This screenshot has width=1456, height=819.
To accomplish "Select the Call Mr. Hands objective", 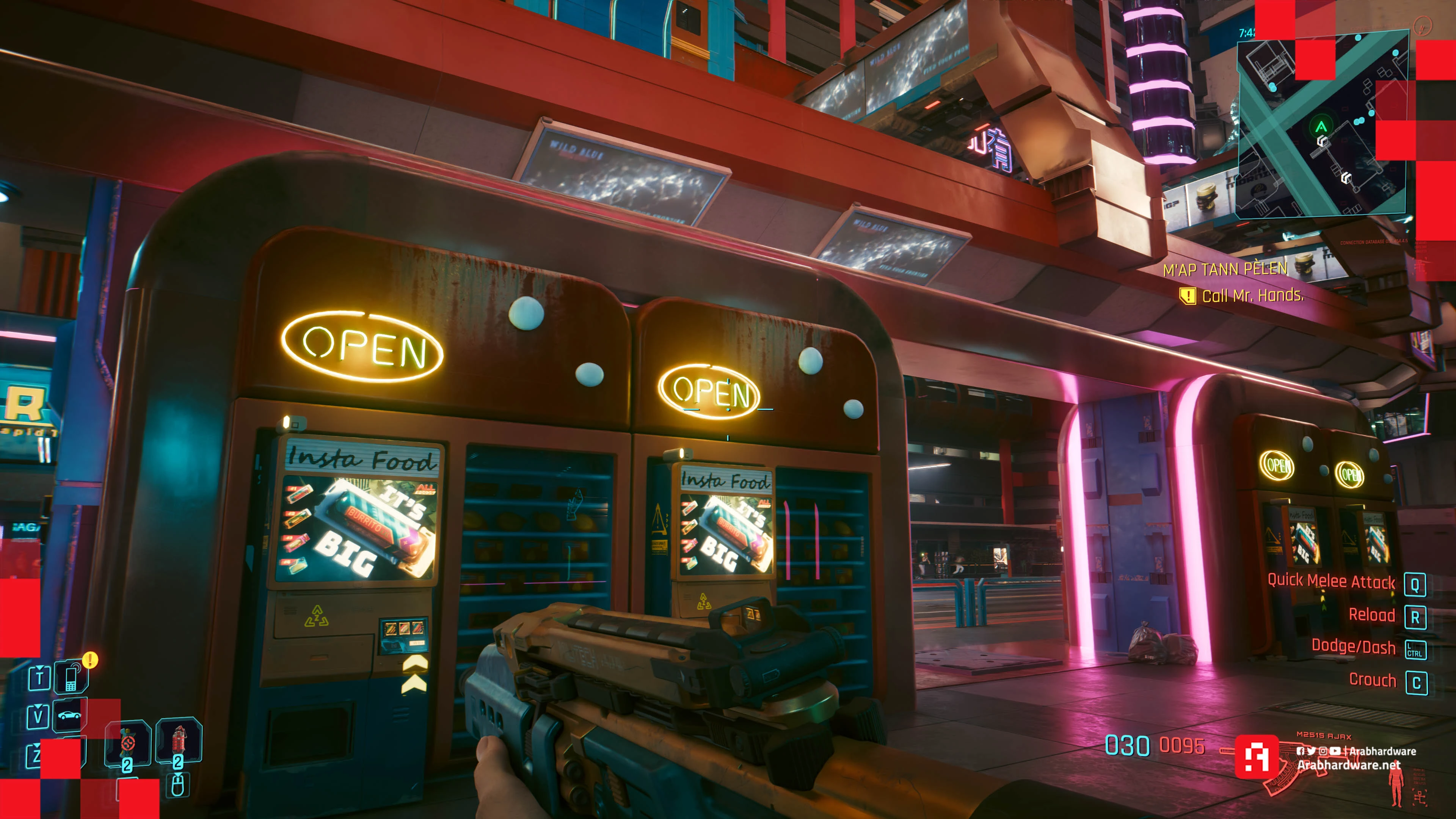I will click(x=1252, y=296).
